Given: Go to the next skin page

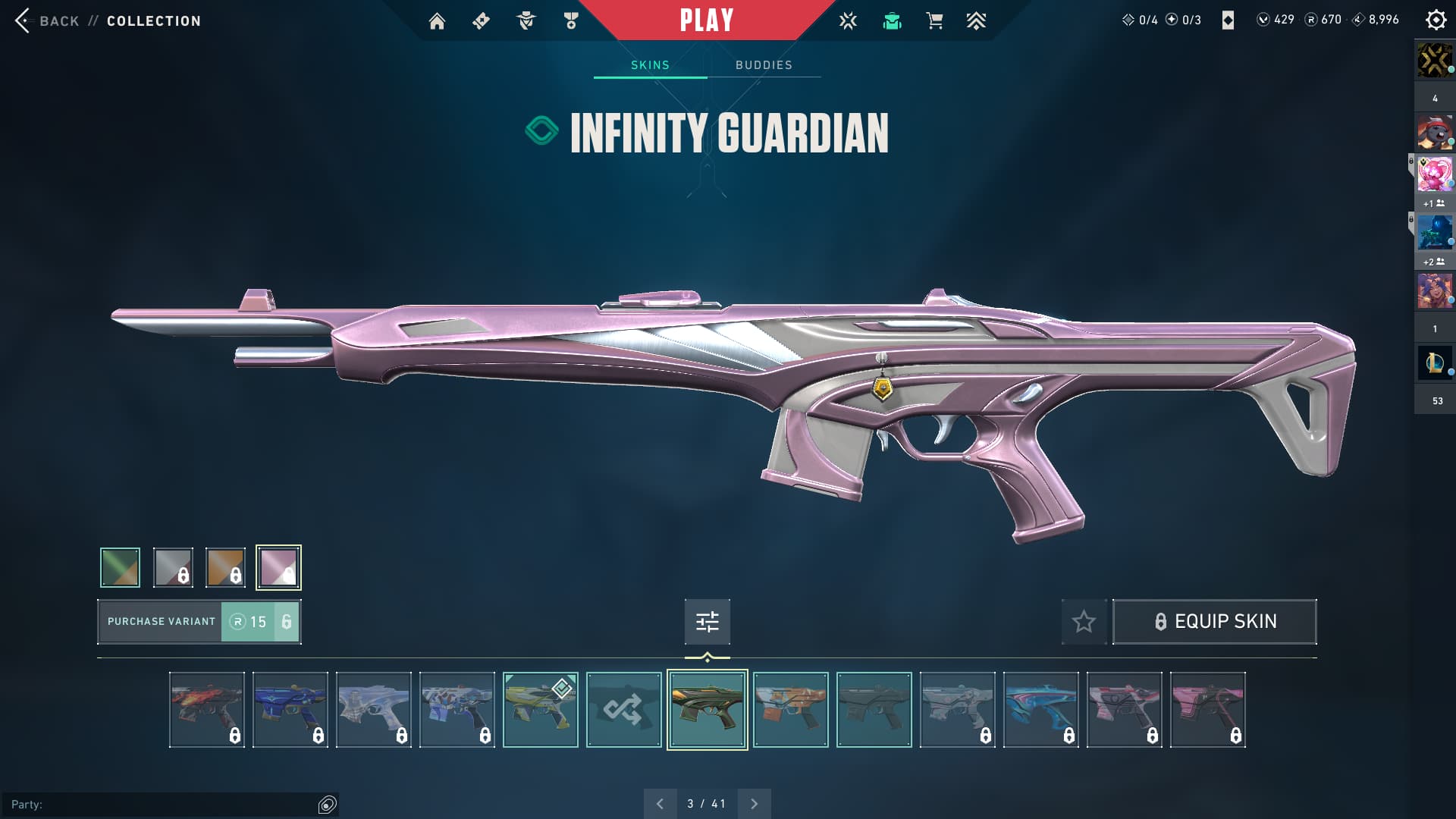Looking at the screenshot, I should [754, 804].
